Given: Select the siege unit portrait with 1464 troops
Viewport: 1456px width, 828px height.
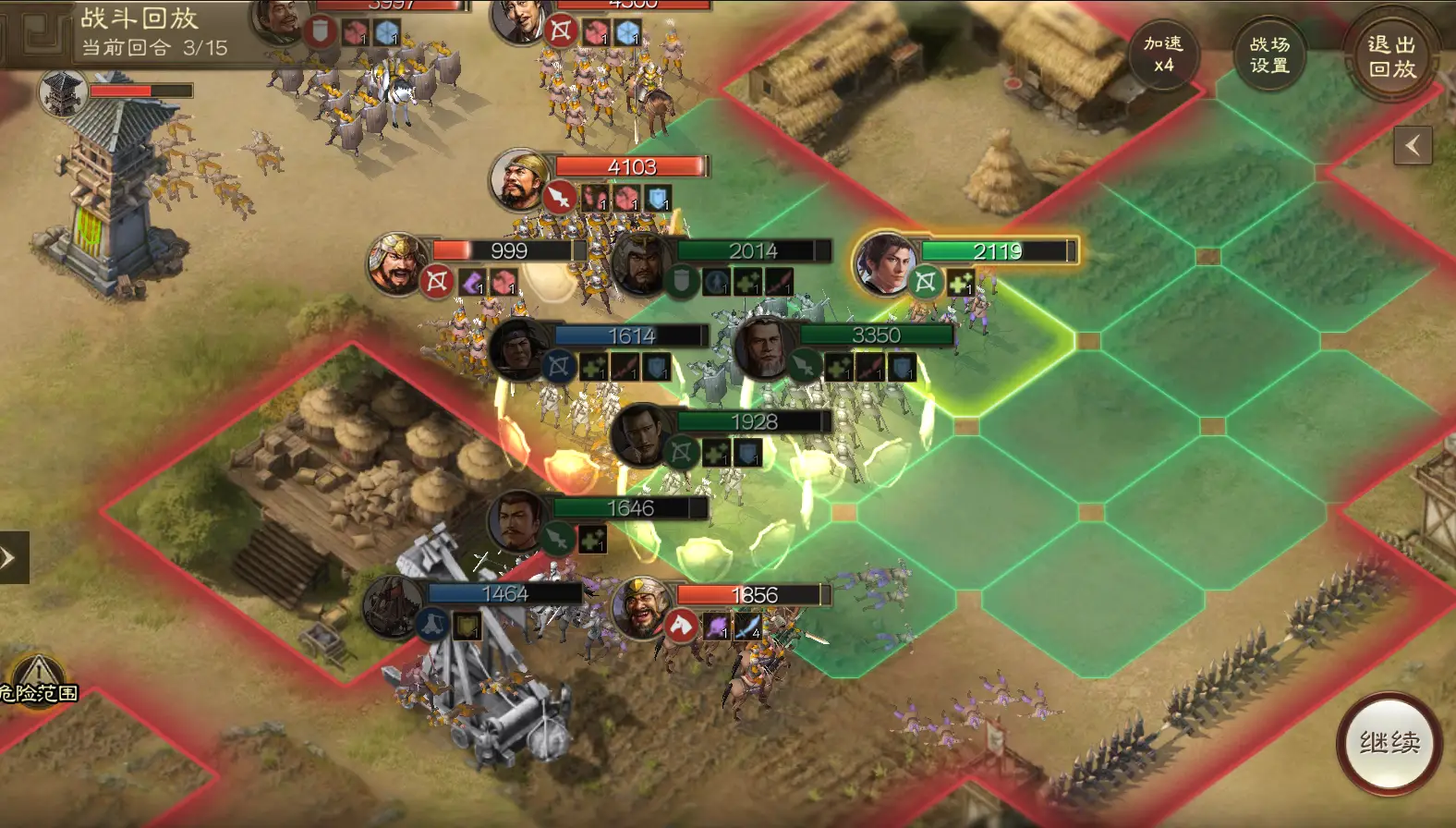Looking at the screenshot, I should point(393,605).
